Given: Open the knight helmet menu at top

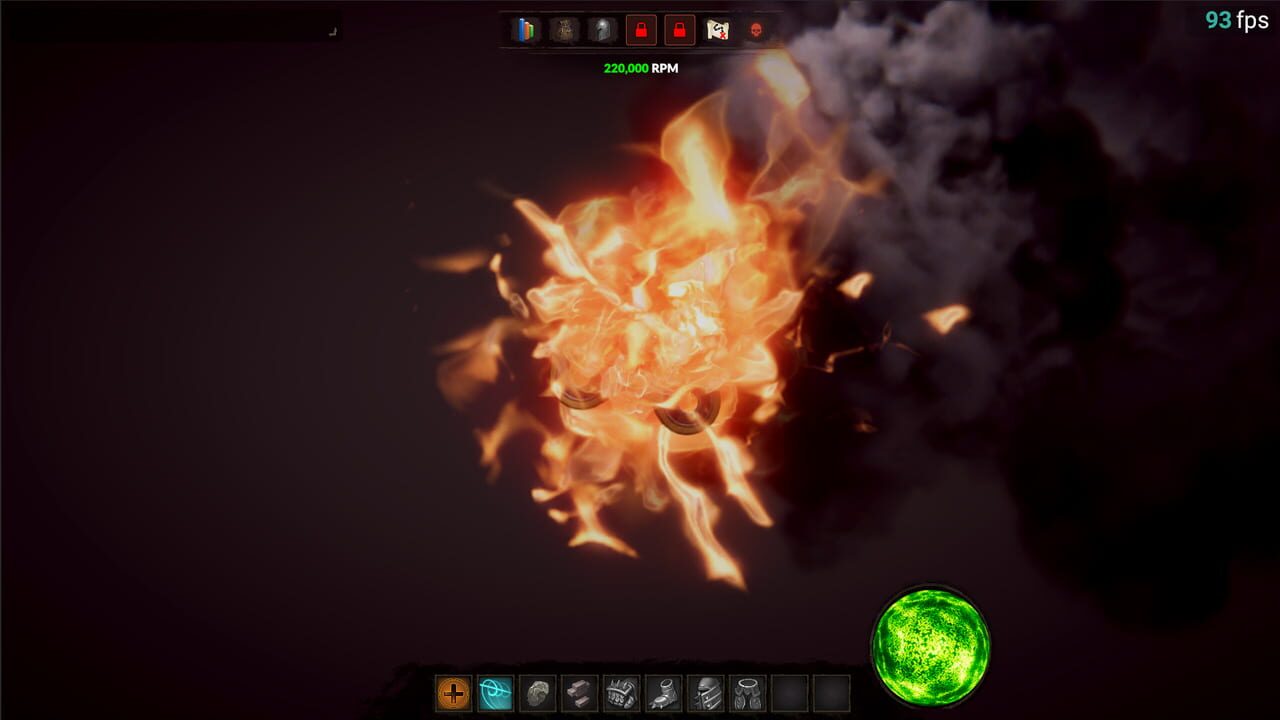Looking at the screenshot, I should tap(601, 31).
